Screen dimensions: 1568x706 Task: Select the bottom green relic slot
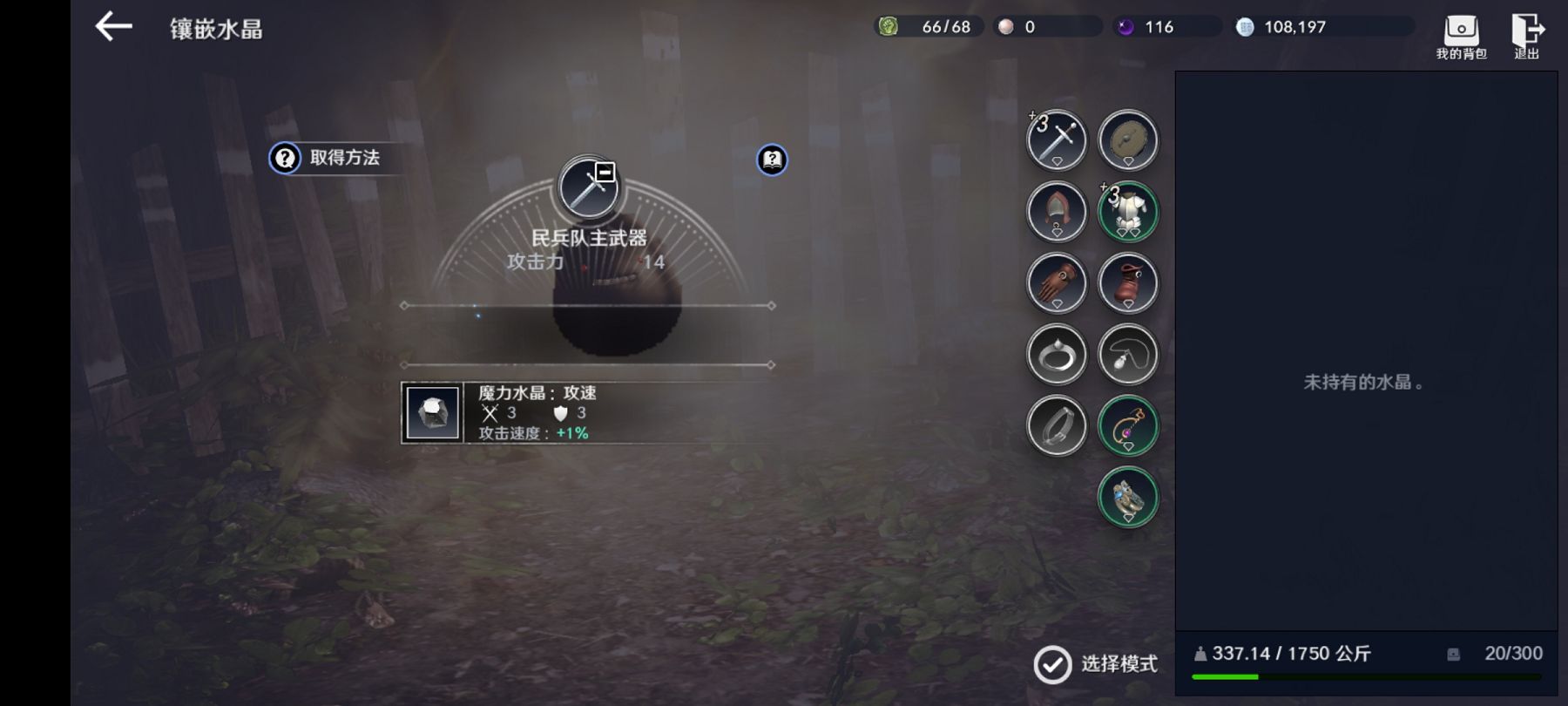pyautogui.click(x=1128, y=498)
